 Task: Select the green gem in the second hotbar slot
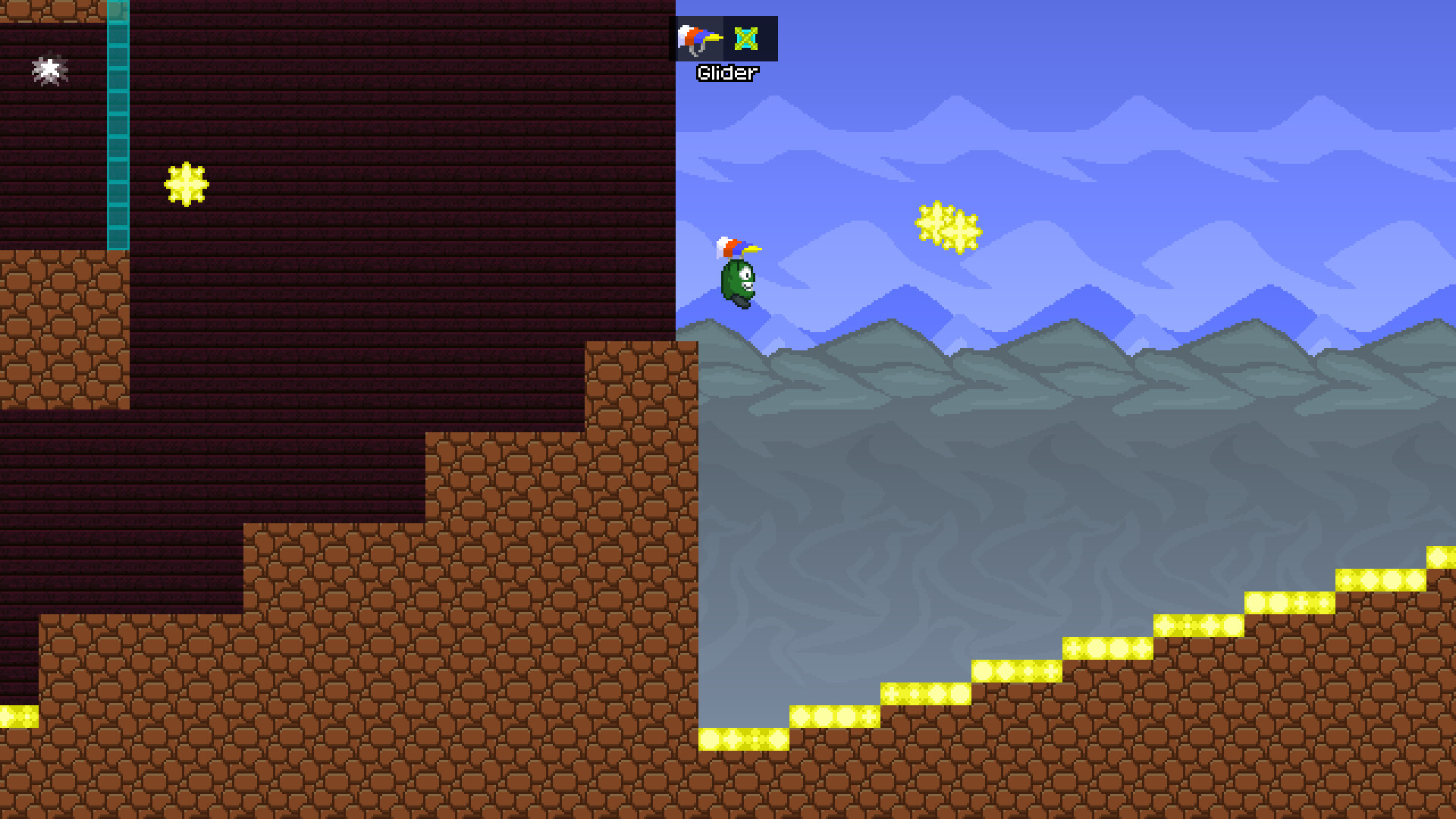[746, 39]
